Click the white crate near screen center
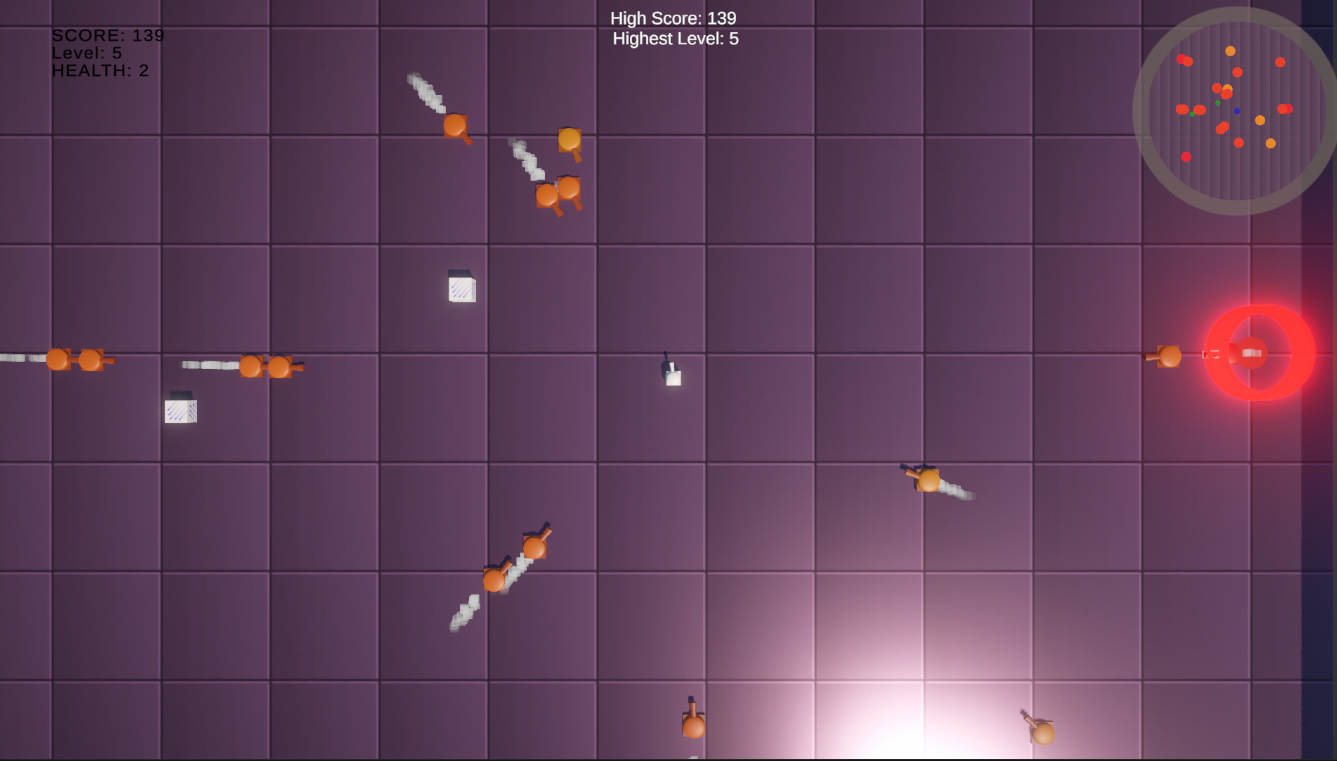 (460, 289)
